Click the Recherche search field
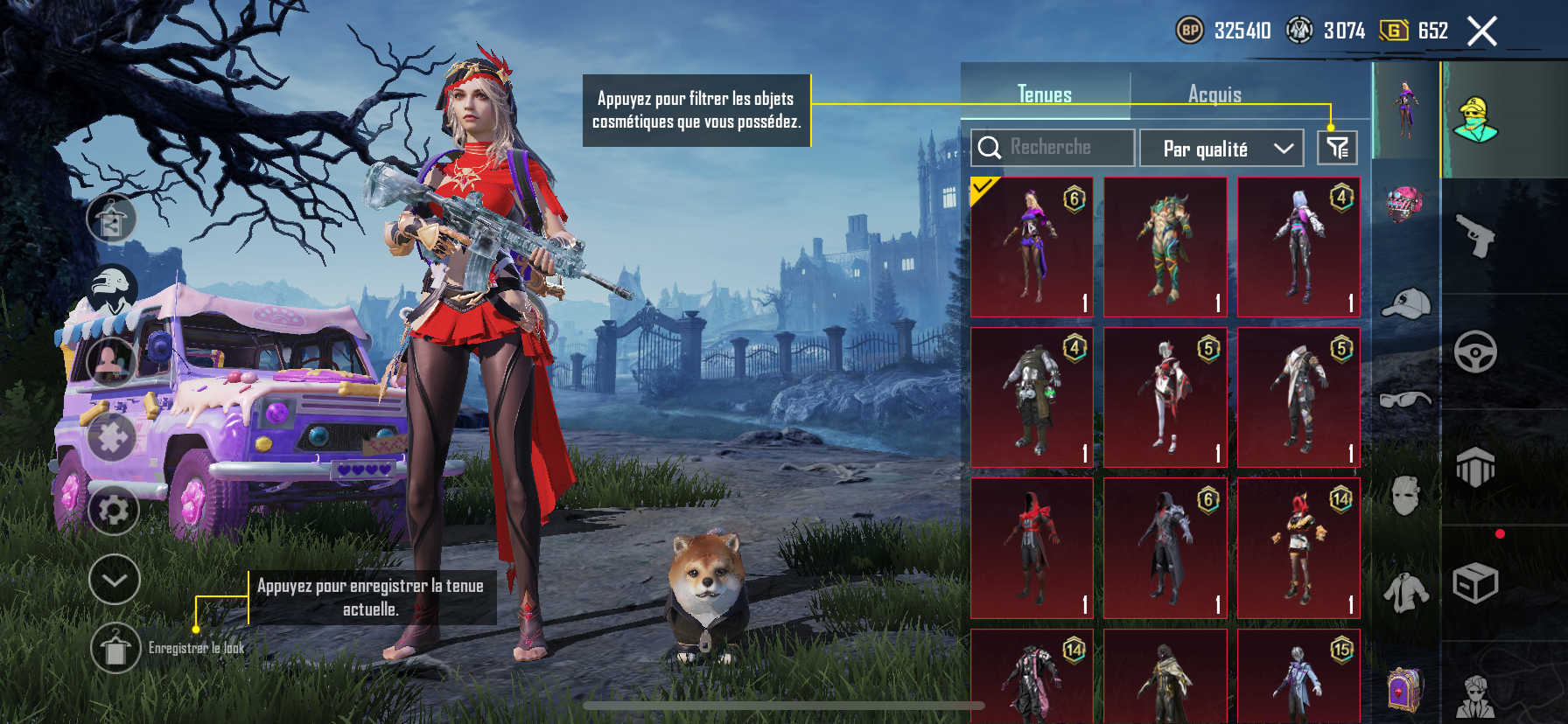This screenshot has height=724, width=1568. pos(1052,148)
